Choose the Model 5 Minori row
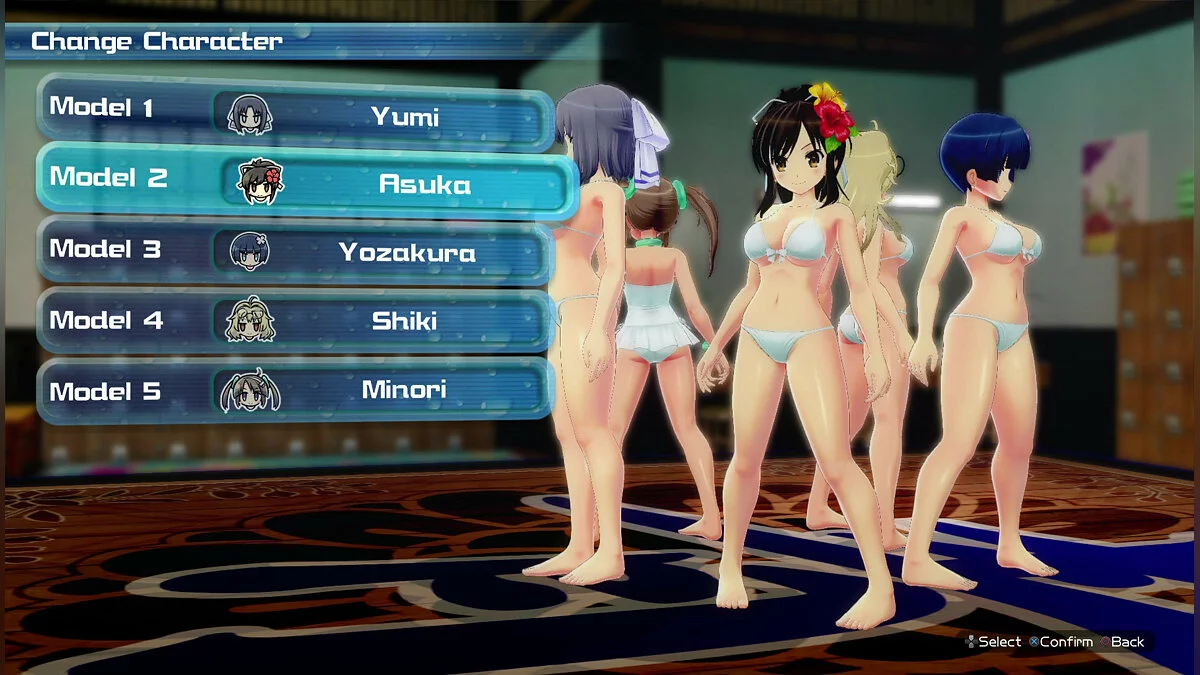 (296, 390)
